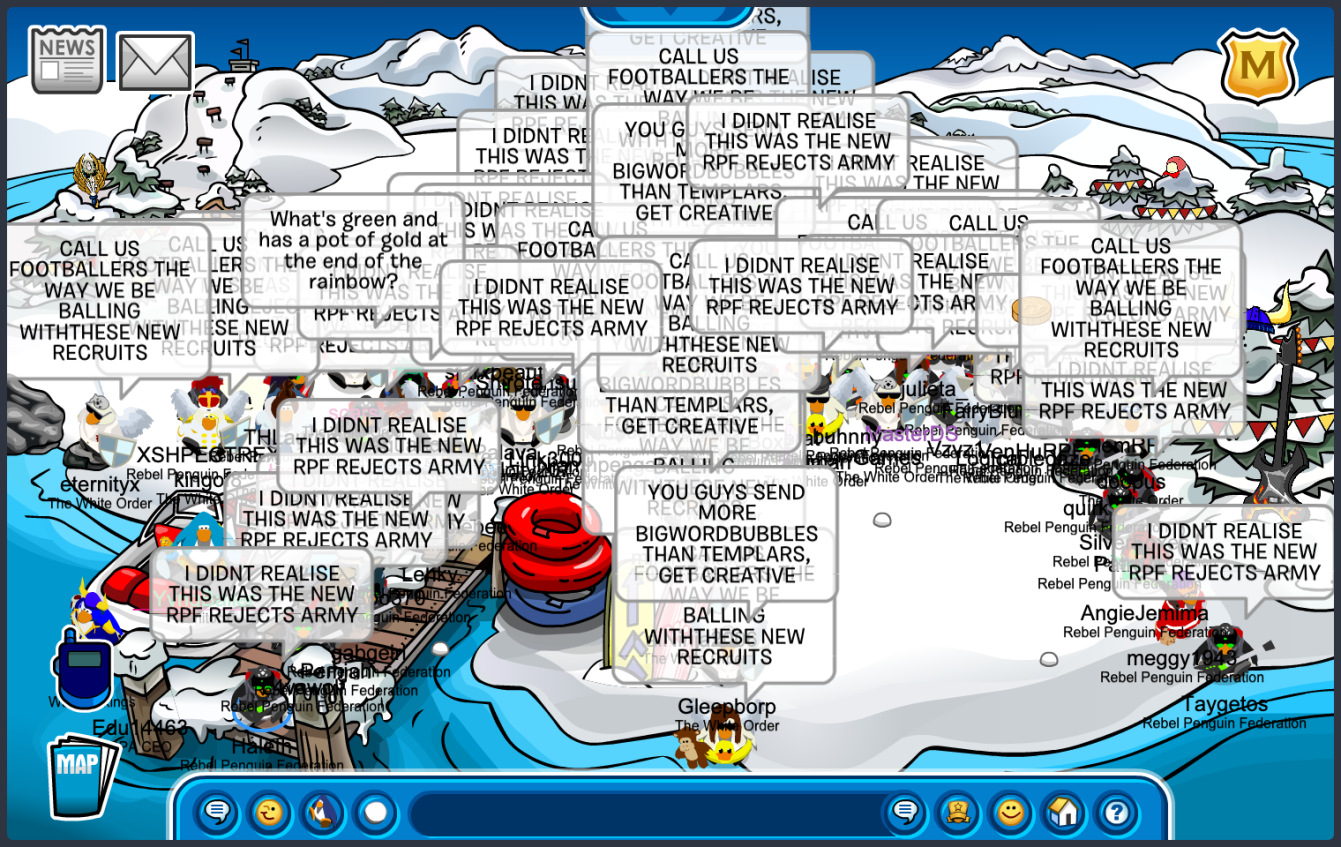Send the chat message with speech-bubble button
Viewport: 1341px width, 847px height.
pyautogui.click(x=905, y=811)
